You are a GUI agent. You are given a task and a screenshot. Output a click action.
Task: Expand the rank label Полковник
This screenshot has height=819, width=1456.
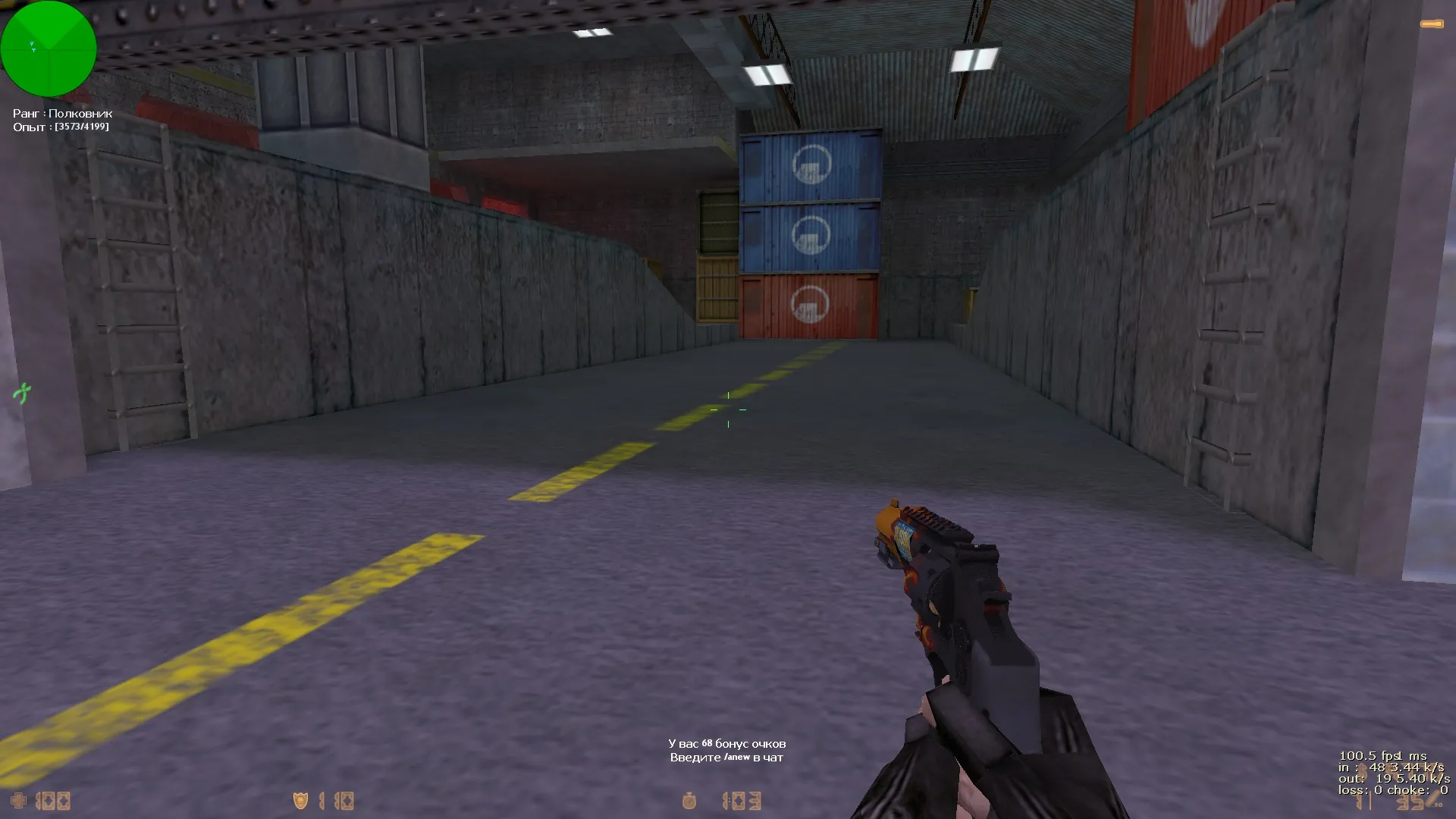pyautogui.click(x=61, y=114)
